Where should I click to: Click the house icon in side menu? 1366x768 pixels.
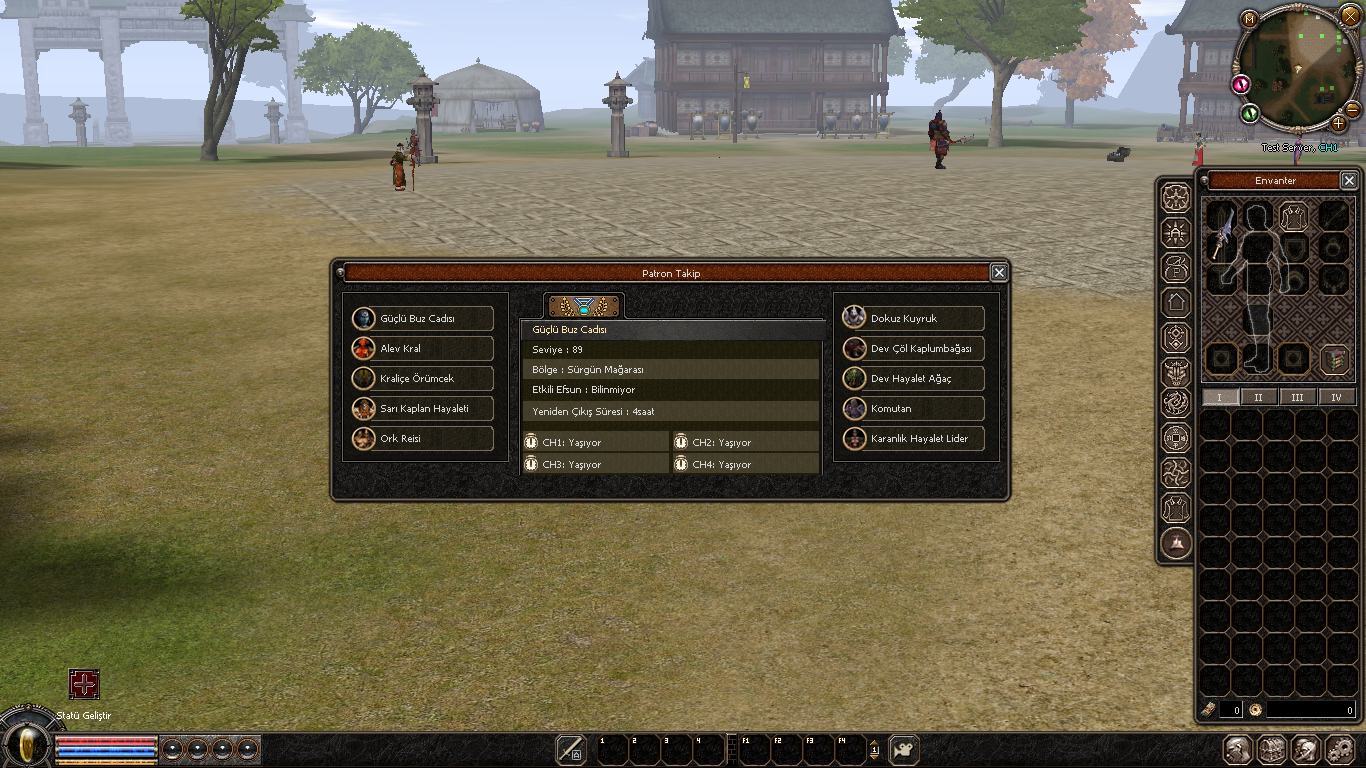(1176, 303)
